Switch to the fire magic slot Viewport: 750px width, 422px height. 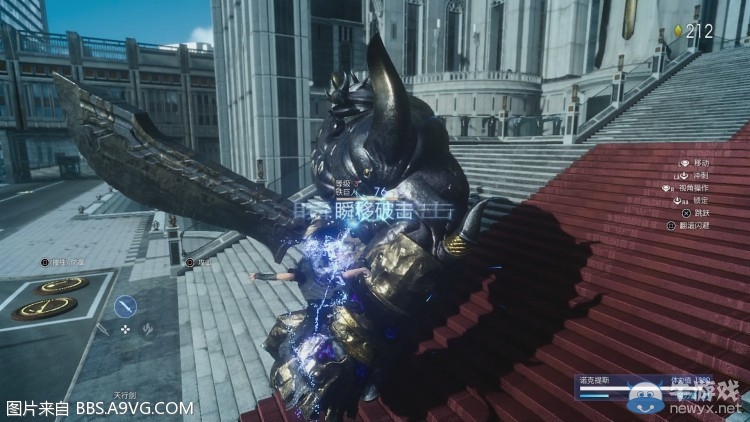tap(147, 328)
